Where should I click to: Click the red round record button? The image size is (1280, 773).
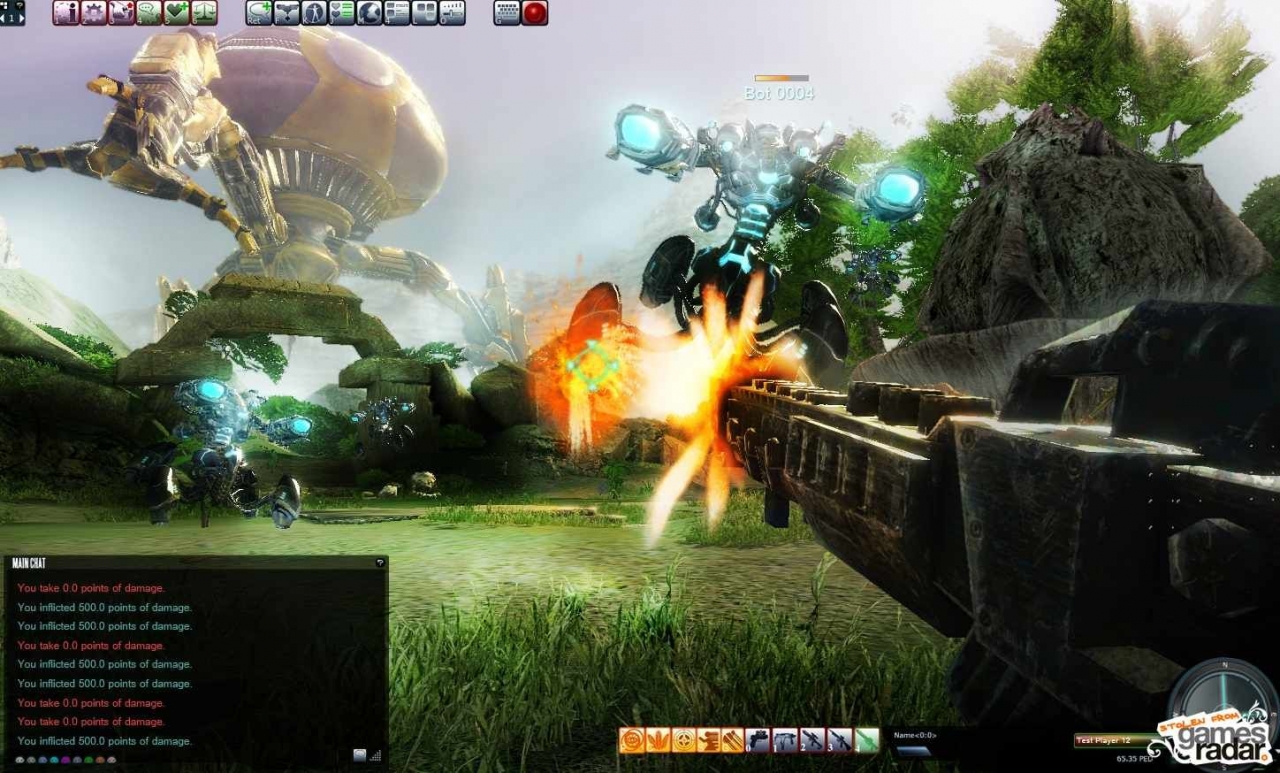tap(535, 13)
